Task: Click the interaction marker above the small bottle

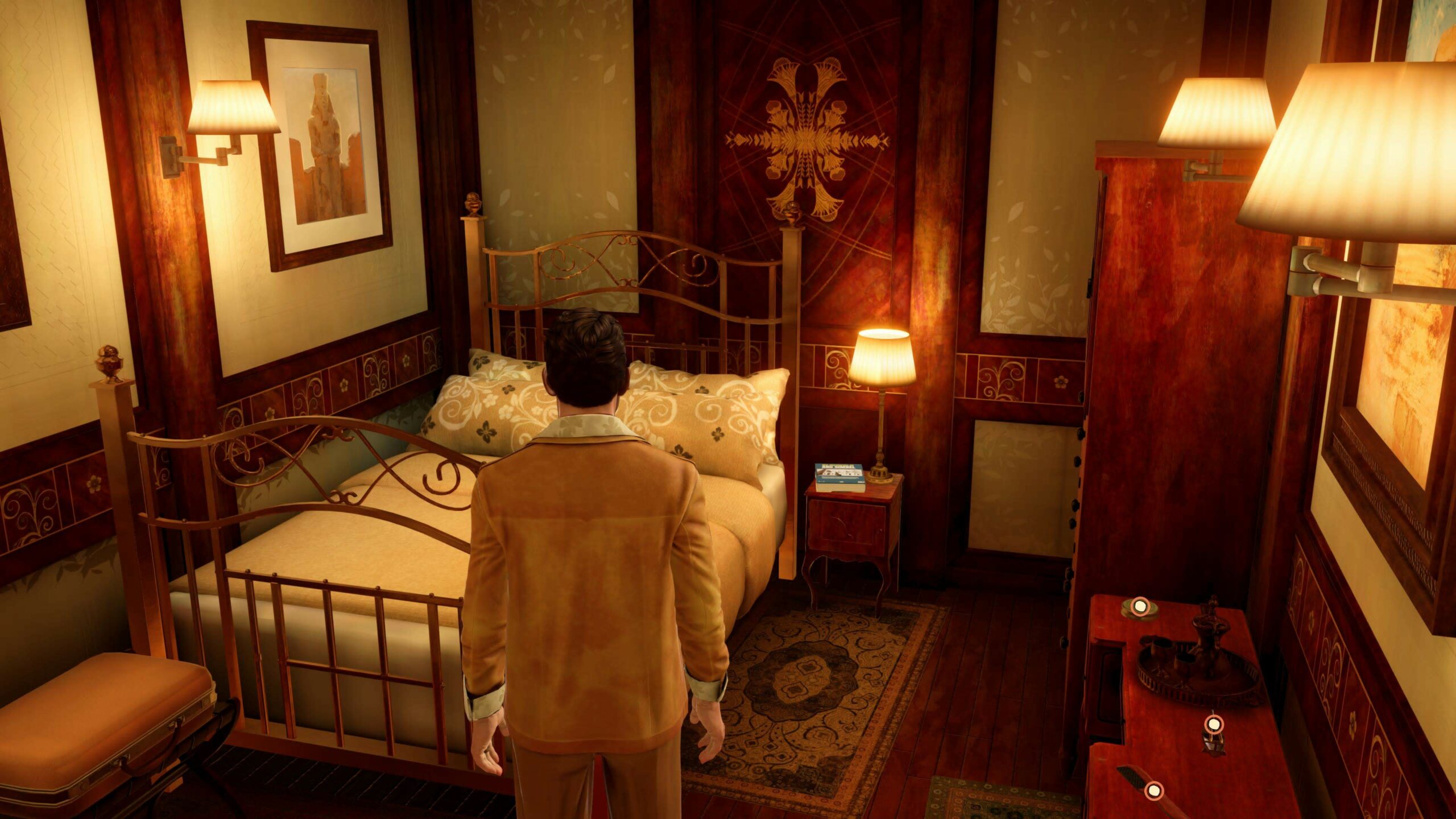Action: (x=1214, y=723)
